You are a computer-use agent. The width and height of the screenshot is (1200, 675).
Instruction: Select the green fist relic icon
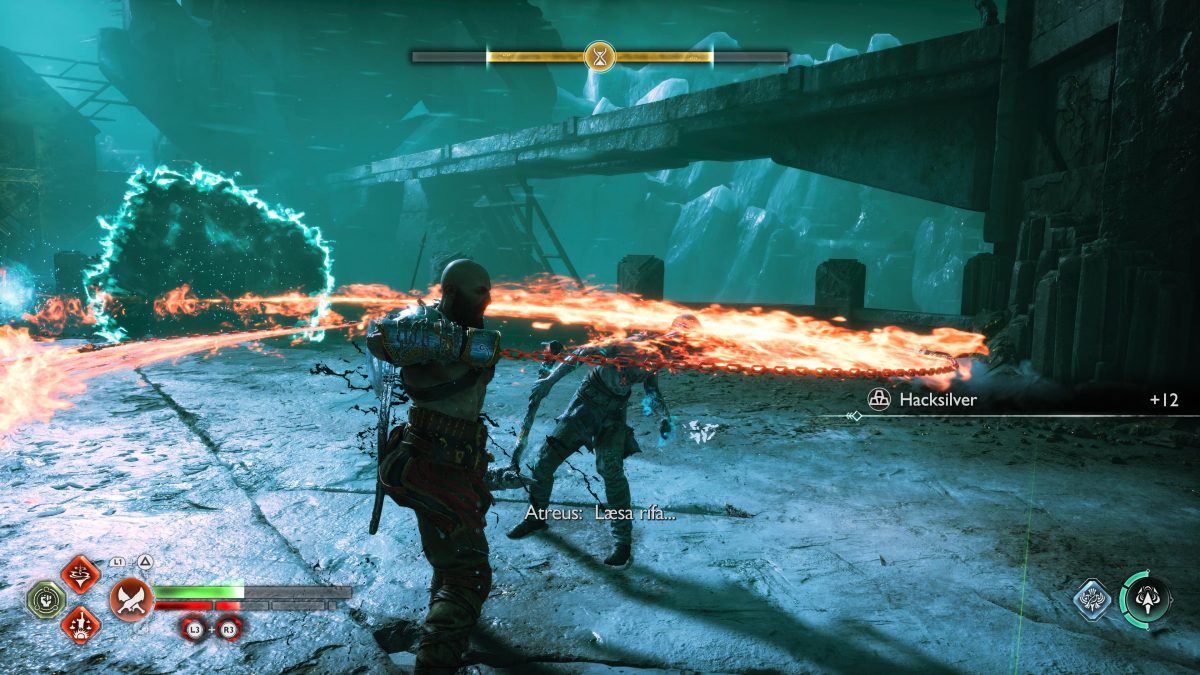pos(46,599)
